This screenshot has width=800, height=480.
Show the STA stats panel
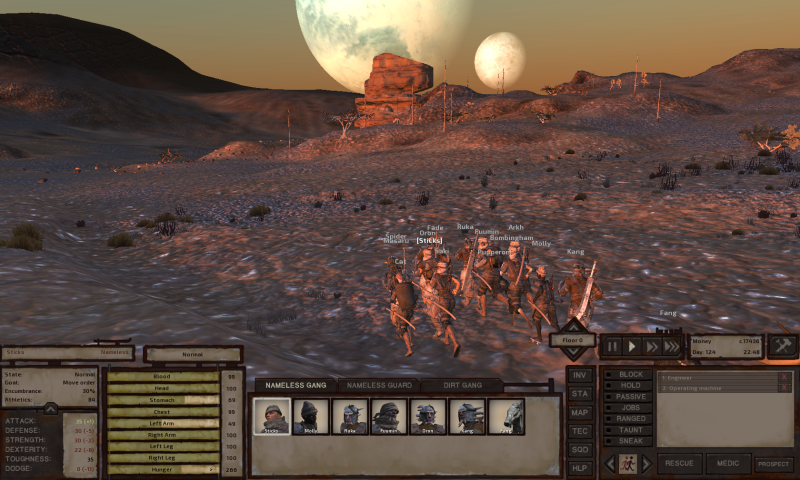(579, 394)
